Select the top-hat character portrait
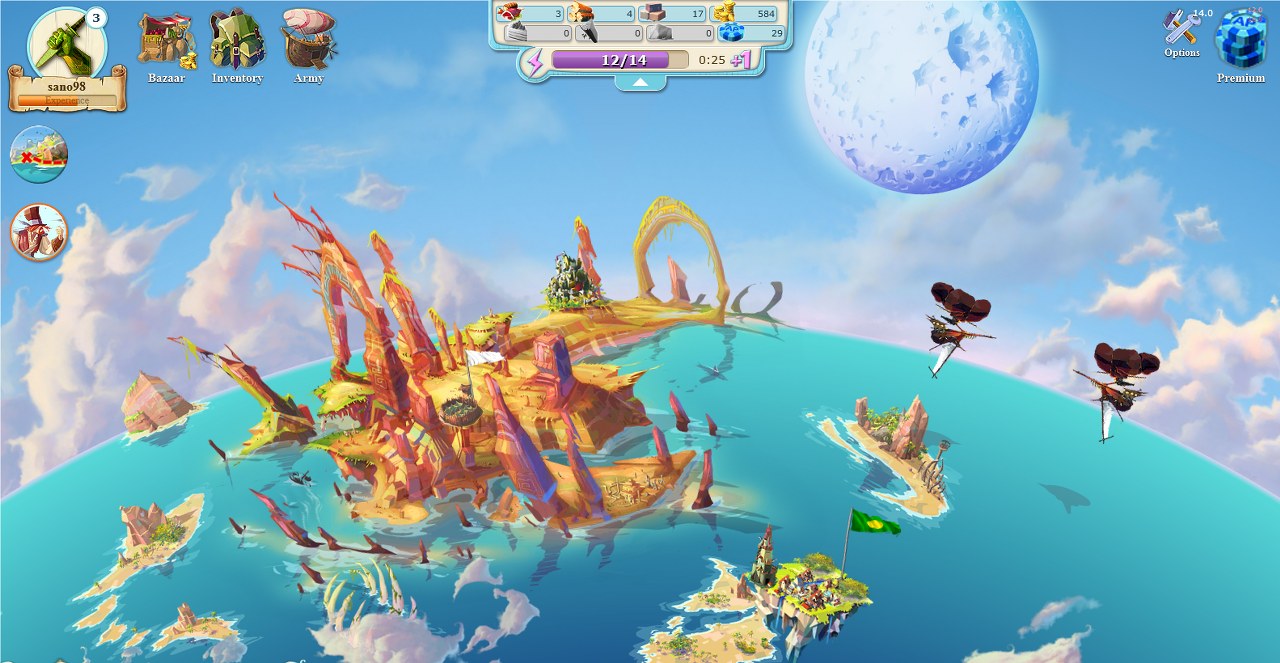1280x663 pixels. (39, 232)
